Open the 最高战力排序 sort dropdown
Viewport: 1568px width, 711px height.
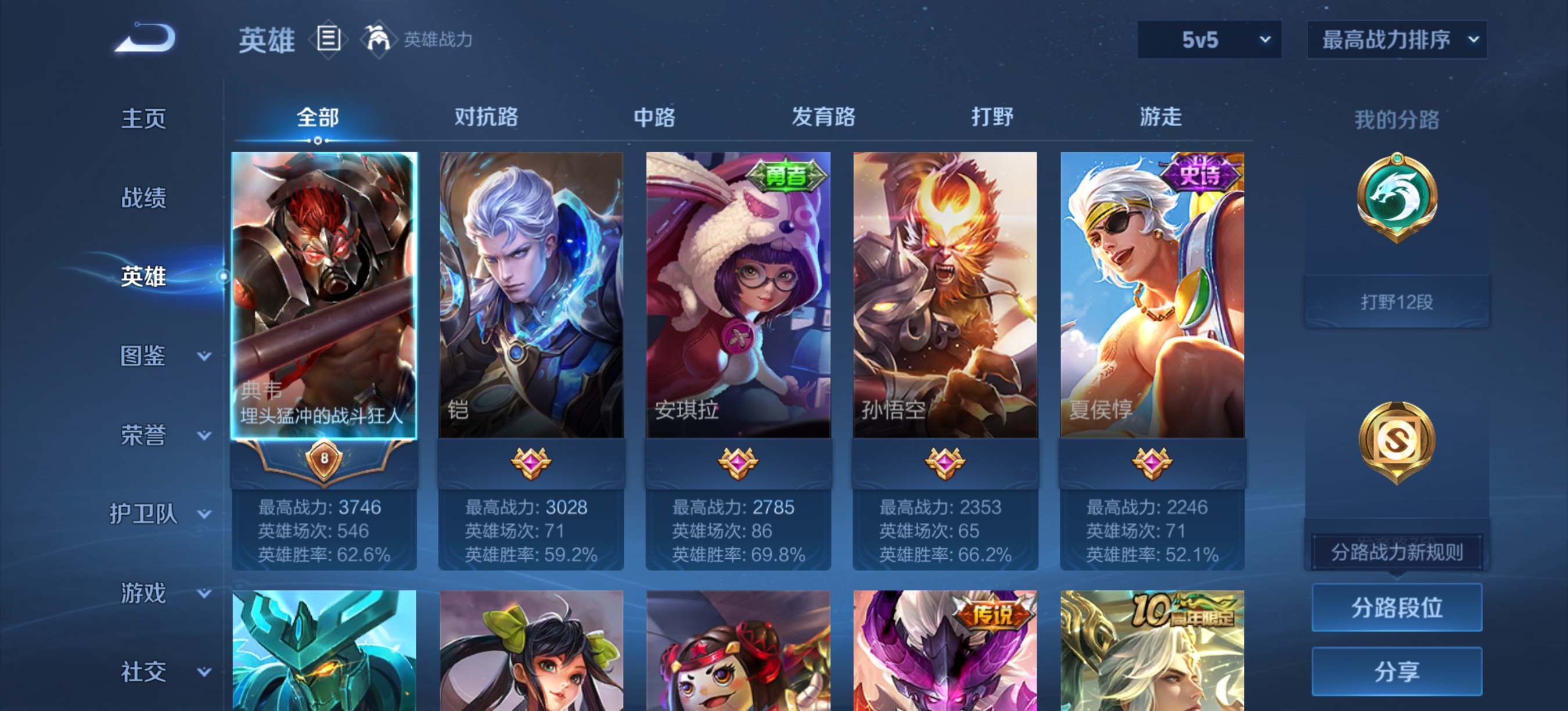(x=1396, y=40)
